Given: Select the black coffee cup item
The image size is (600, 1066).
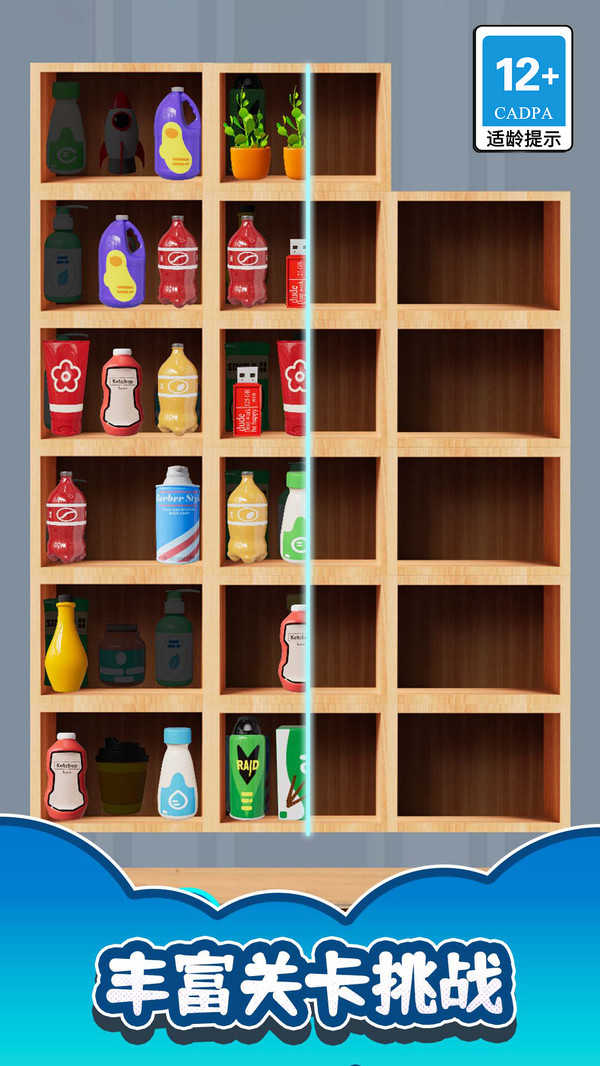Looking at the screenshot, I should [x=122, y=776].
